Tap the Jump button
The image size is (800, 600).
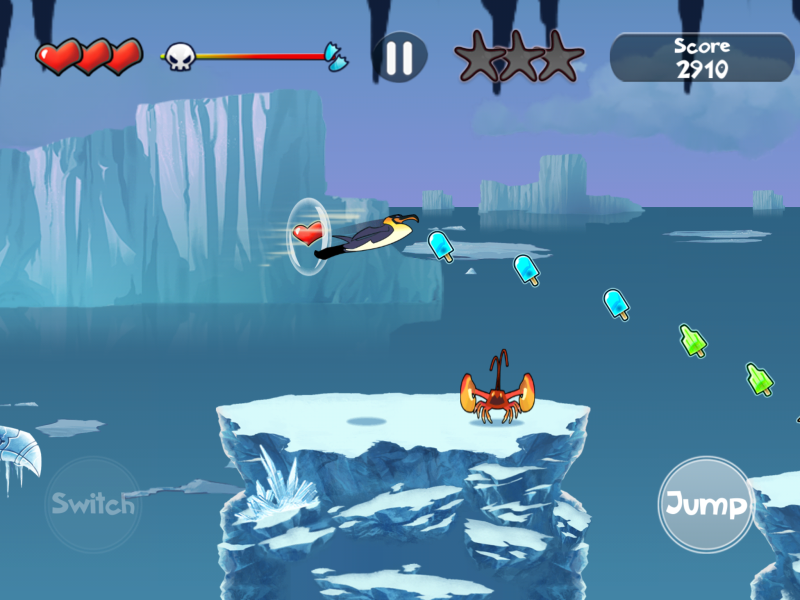[707, 504]
